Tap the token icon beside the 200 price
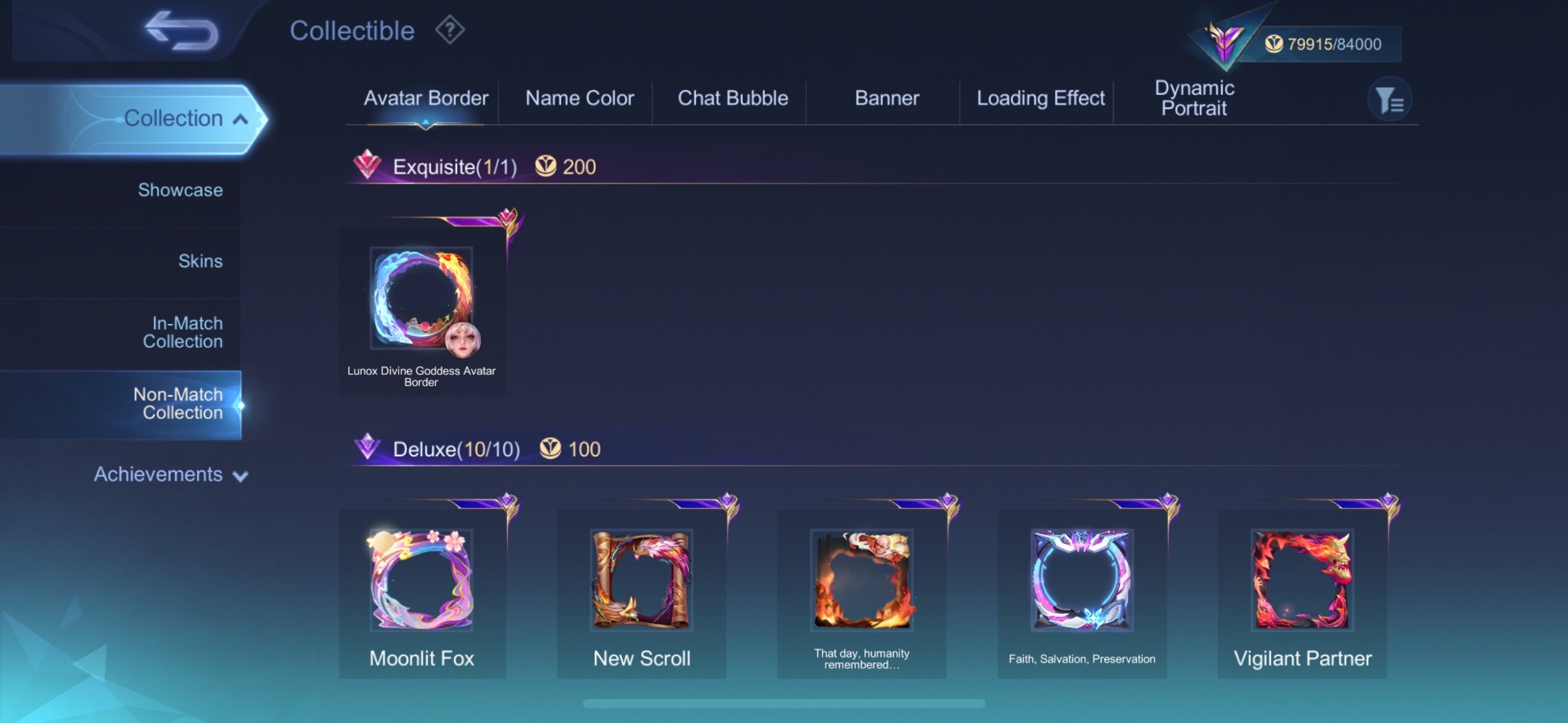The width and height of the screenshot is (1568, 723). pyautogui.click(x=547, y=165)
